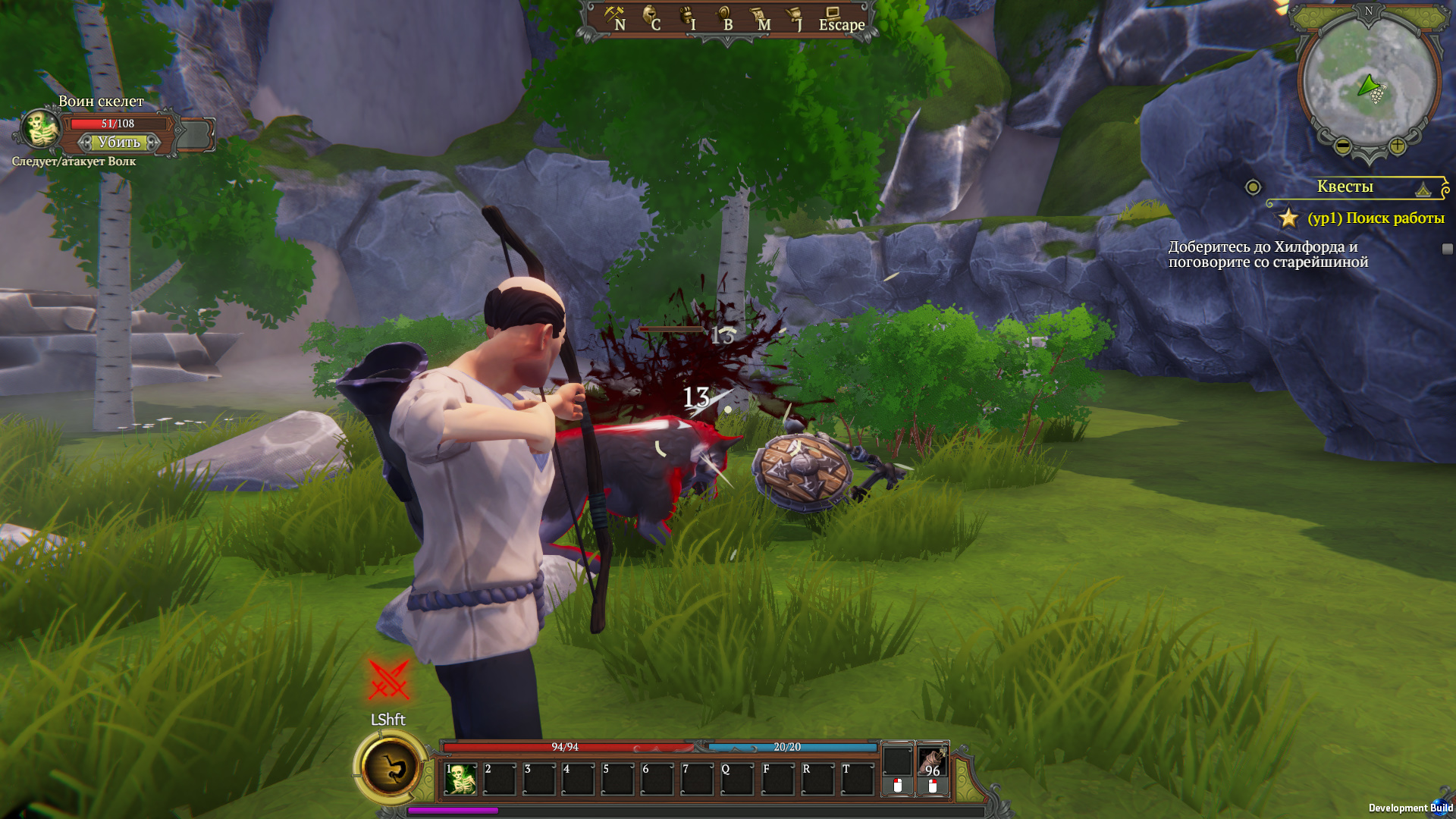1456x819 pixels.
Task: Open the crafting menu with pickaxe and hammer icon
Action: [614, 18]
